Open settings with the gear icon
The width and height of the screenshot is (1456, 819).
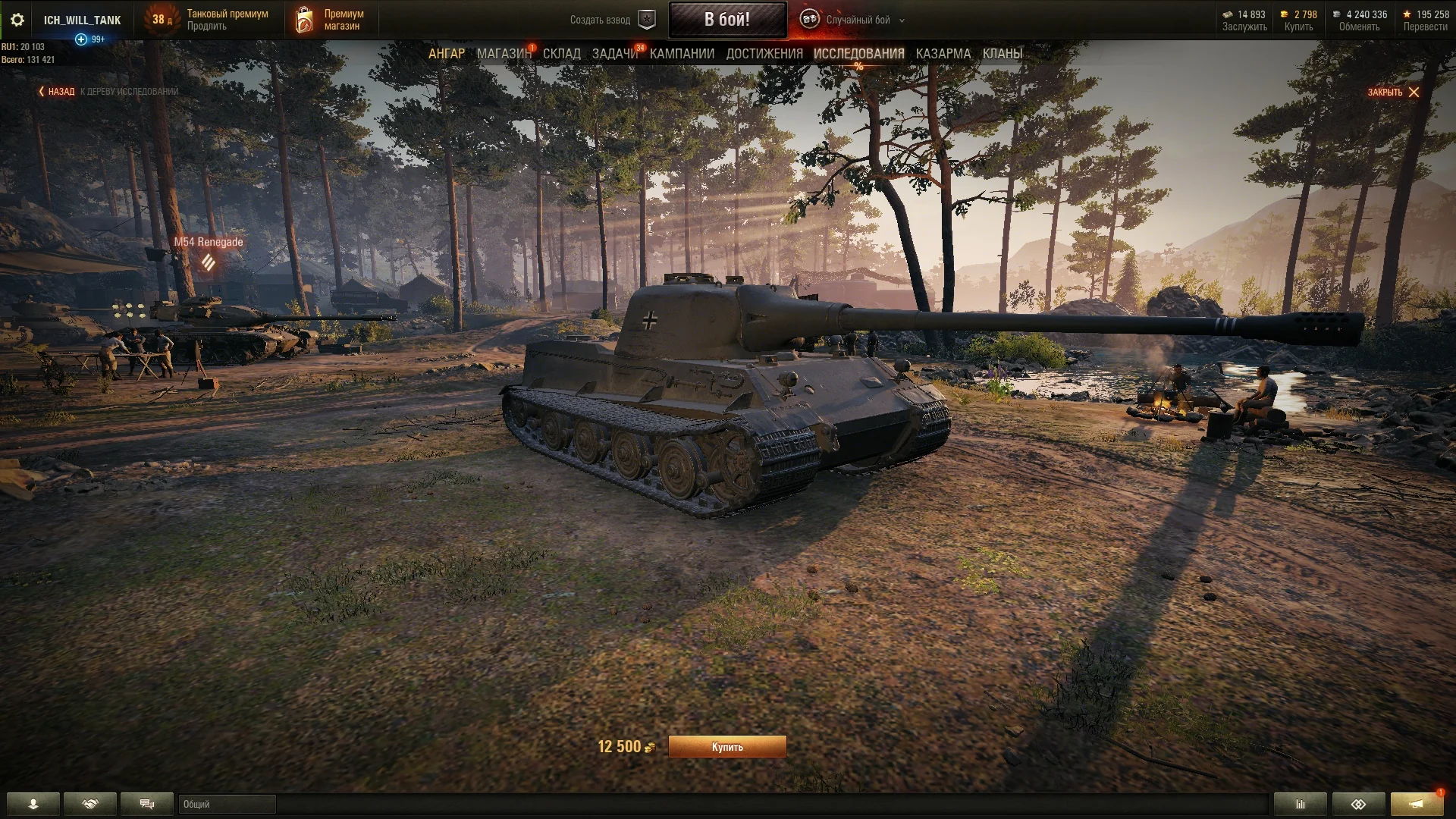[17, 20]
